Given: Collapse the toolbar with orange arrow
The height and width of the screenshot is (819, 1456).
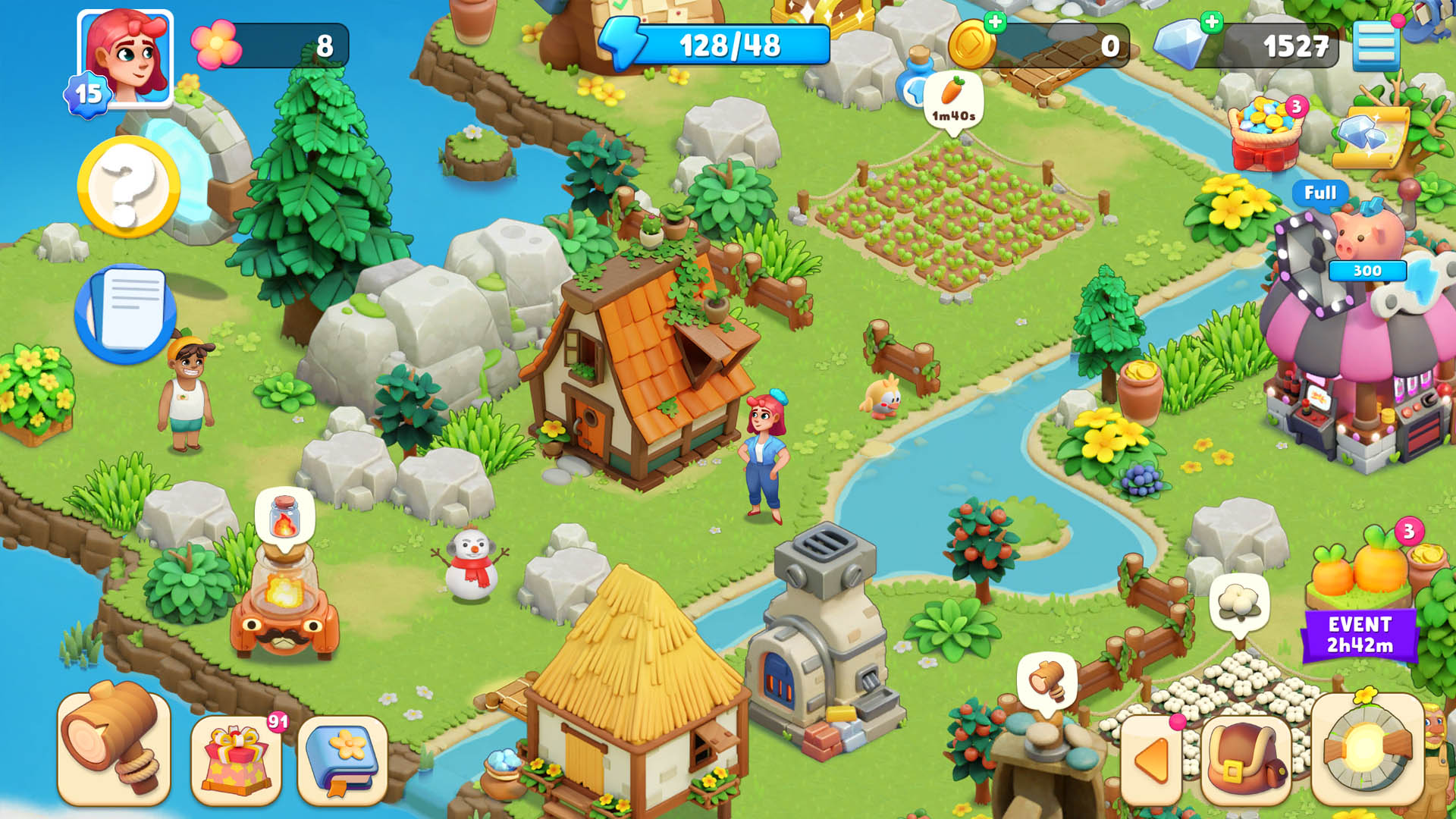Looking at the screenshot, I should tap(1151, 760).
